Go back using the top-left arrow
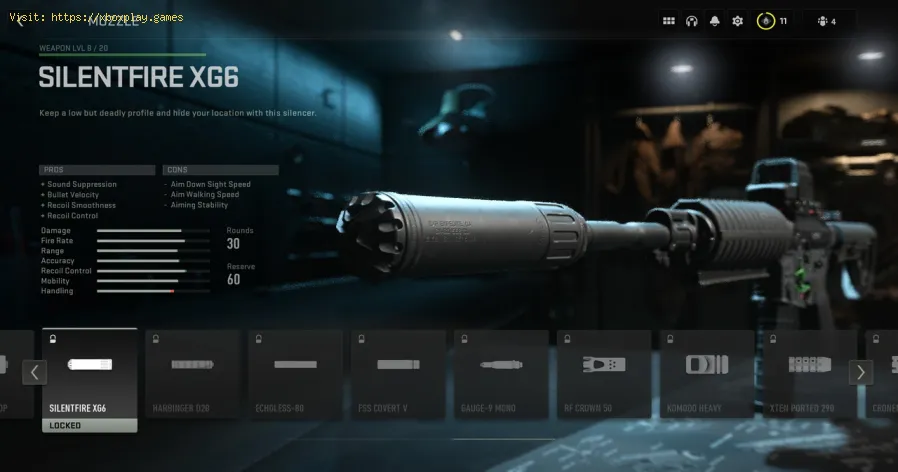This screenshot has height=472, width=898. point(18,21)
